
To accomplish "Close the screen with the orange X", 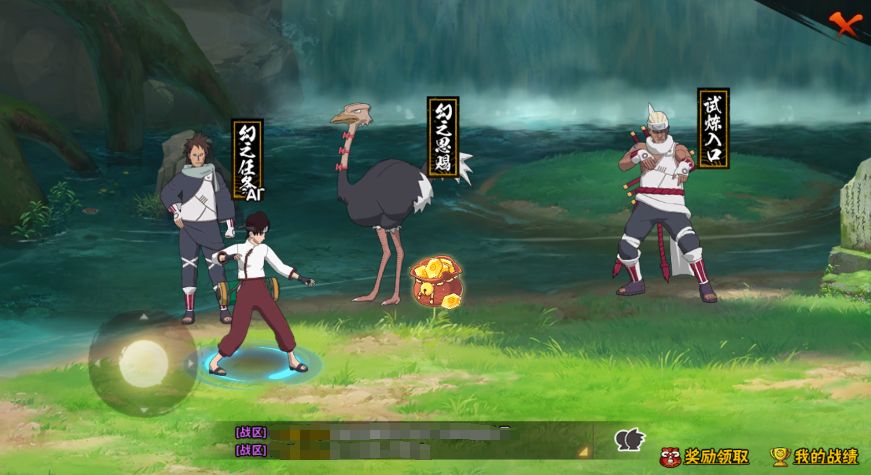I will (x=845, y=24).
